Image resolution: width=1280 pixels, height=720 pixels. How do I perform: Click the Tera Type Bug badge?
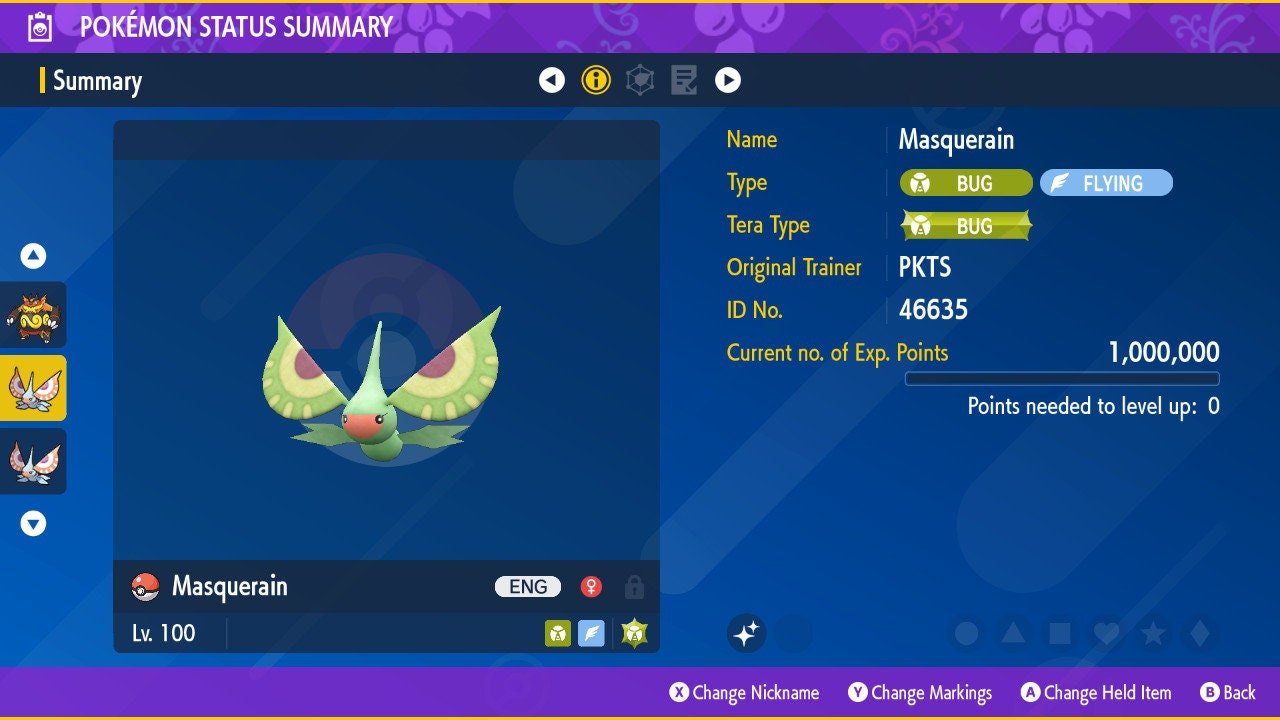coord(966,226)
